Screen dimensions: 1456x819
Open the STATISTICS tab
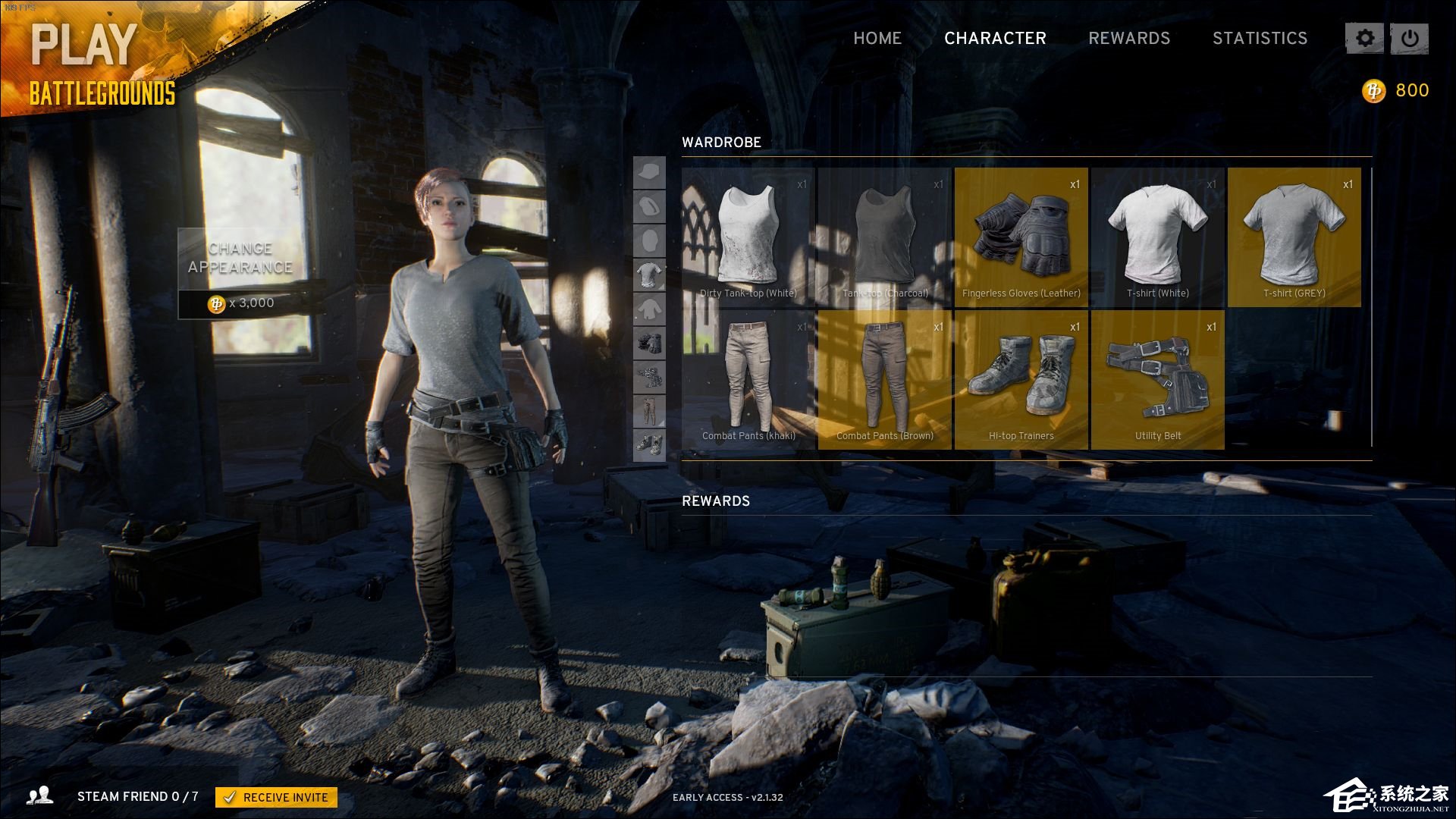[1260, 38]
